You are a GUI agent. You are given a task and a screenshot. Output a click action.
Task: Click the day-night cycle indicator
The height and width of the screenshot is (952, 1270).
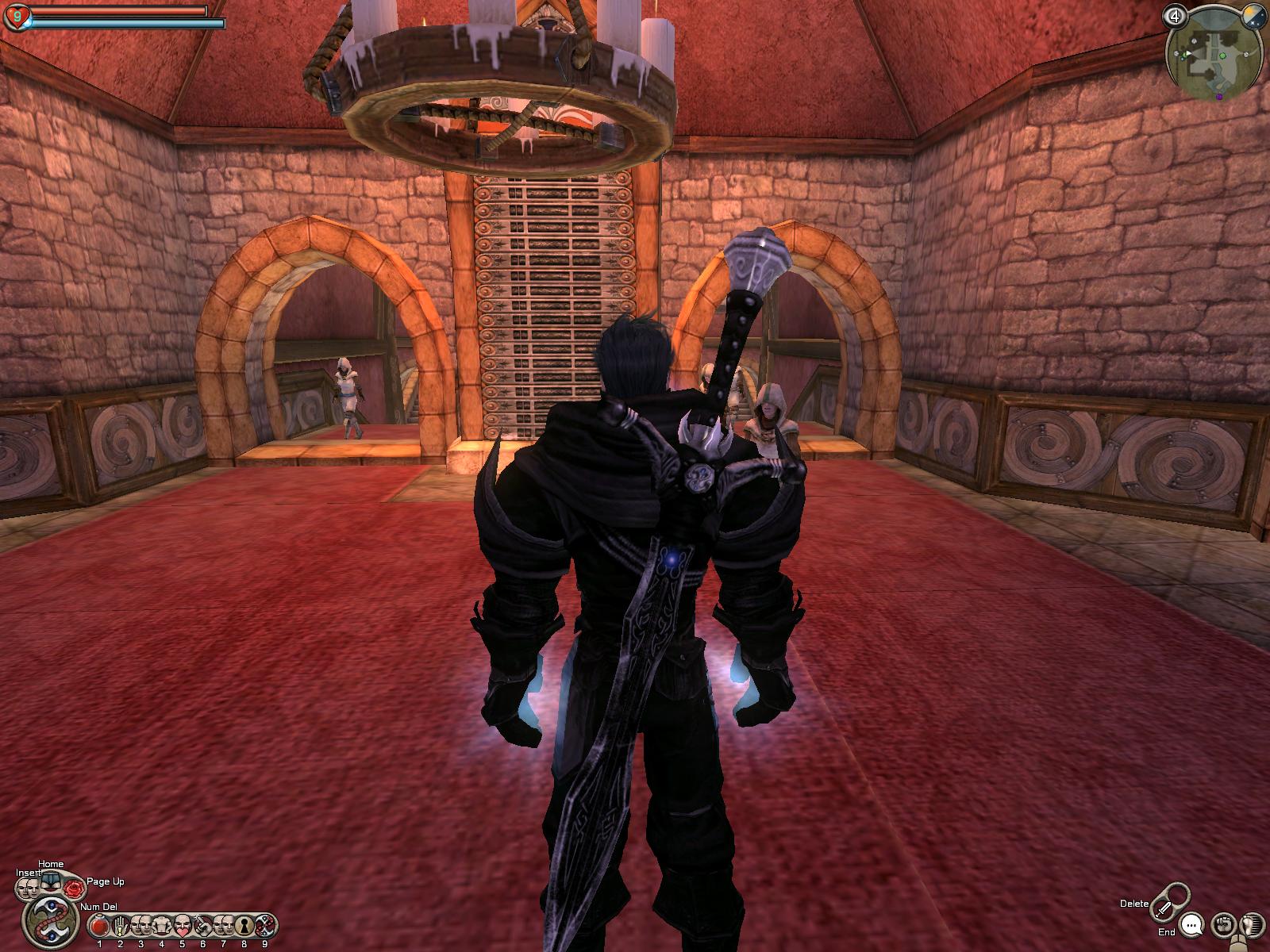click(1253, 15)
